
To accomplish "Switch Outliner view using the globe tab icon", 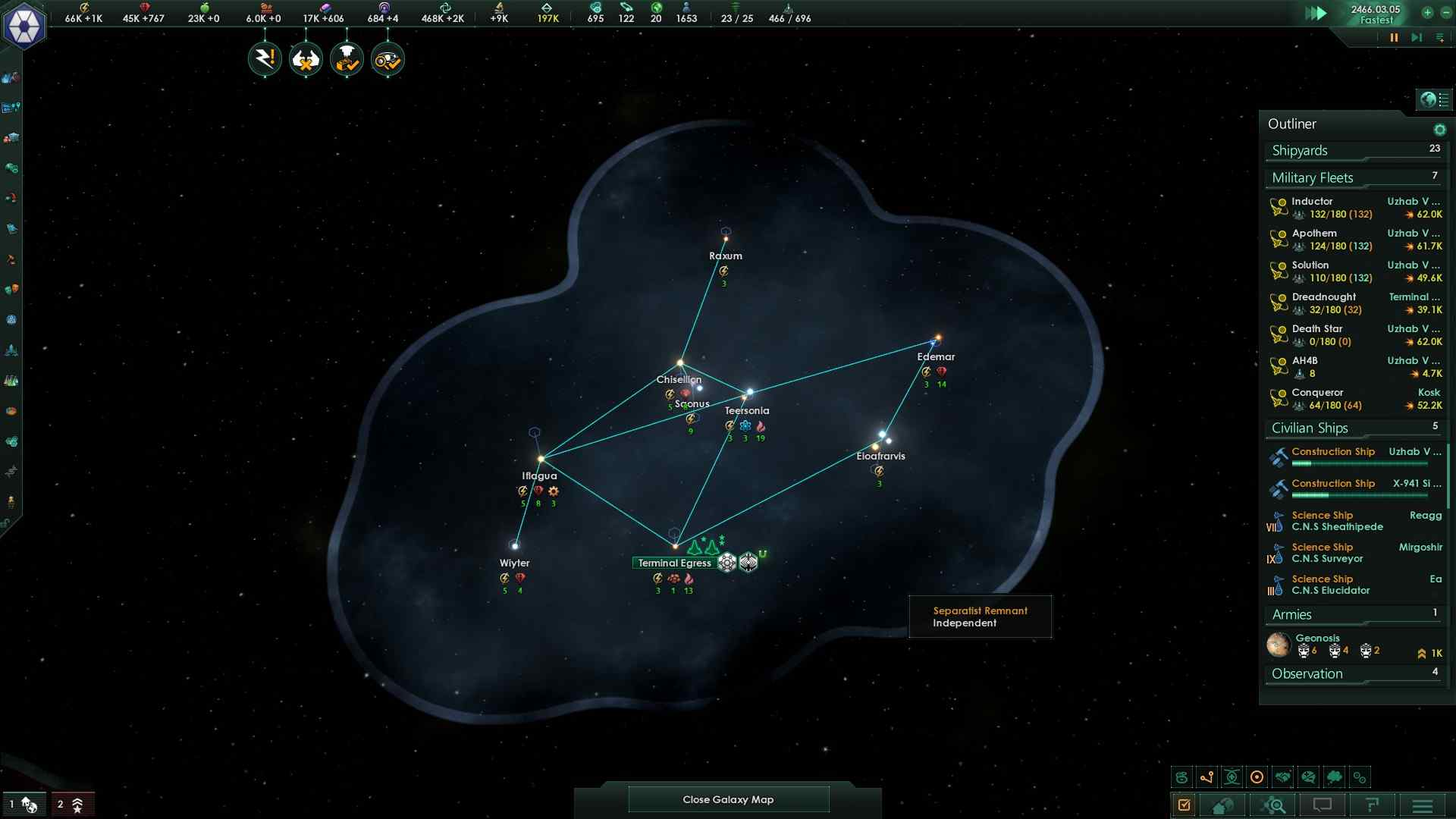I will pos(1429,99).
